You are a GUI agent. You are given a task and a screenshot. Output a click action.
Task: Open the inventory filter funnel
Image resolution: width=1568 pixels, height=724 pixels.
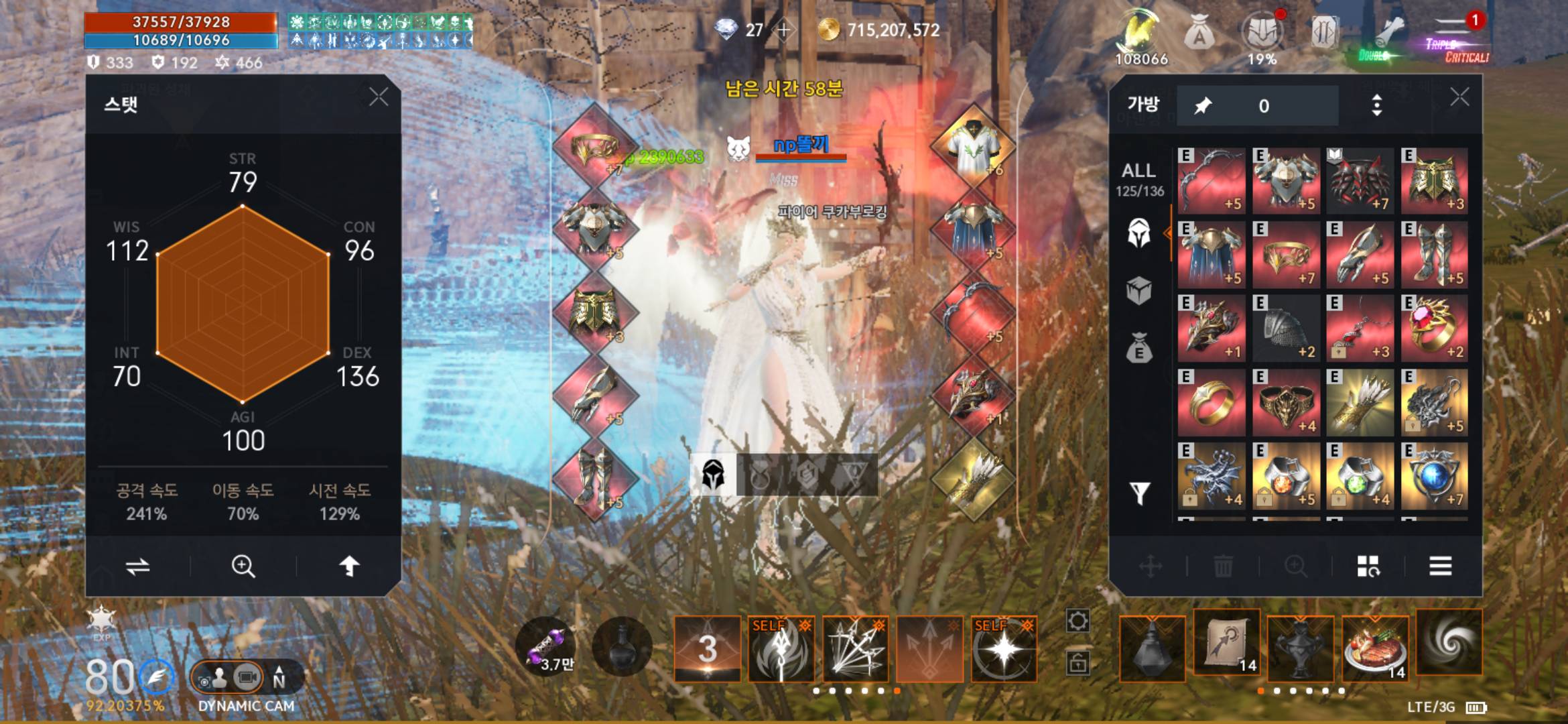tap(1140, 493)
